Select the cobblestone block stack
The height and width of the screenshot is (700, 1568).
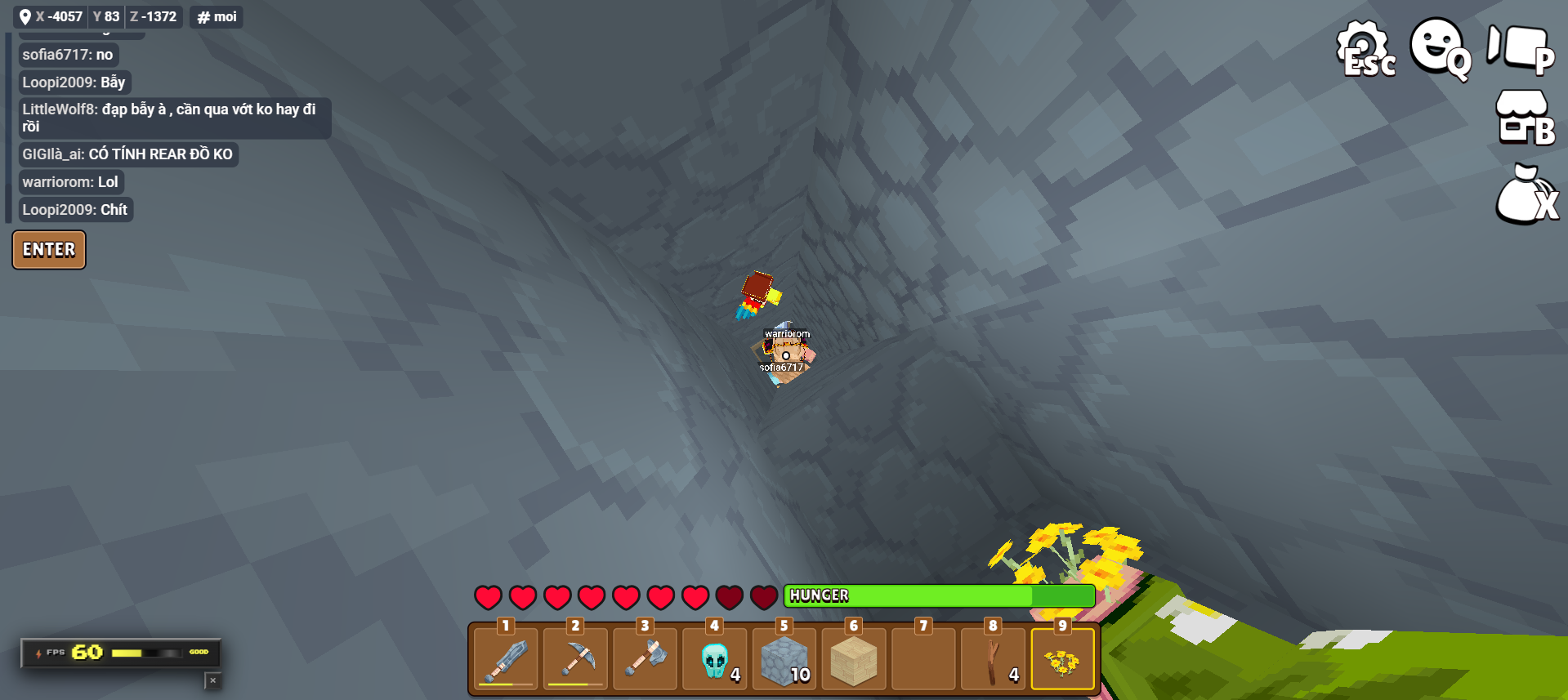click(x=784, y=658)
